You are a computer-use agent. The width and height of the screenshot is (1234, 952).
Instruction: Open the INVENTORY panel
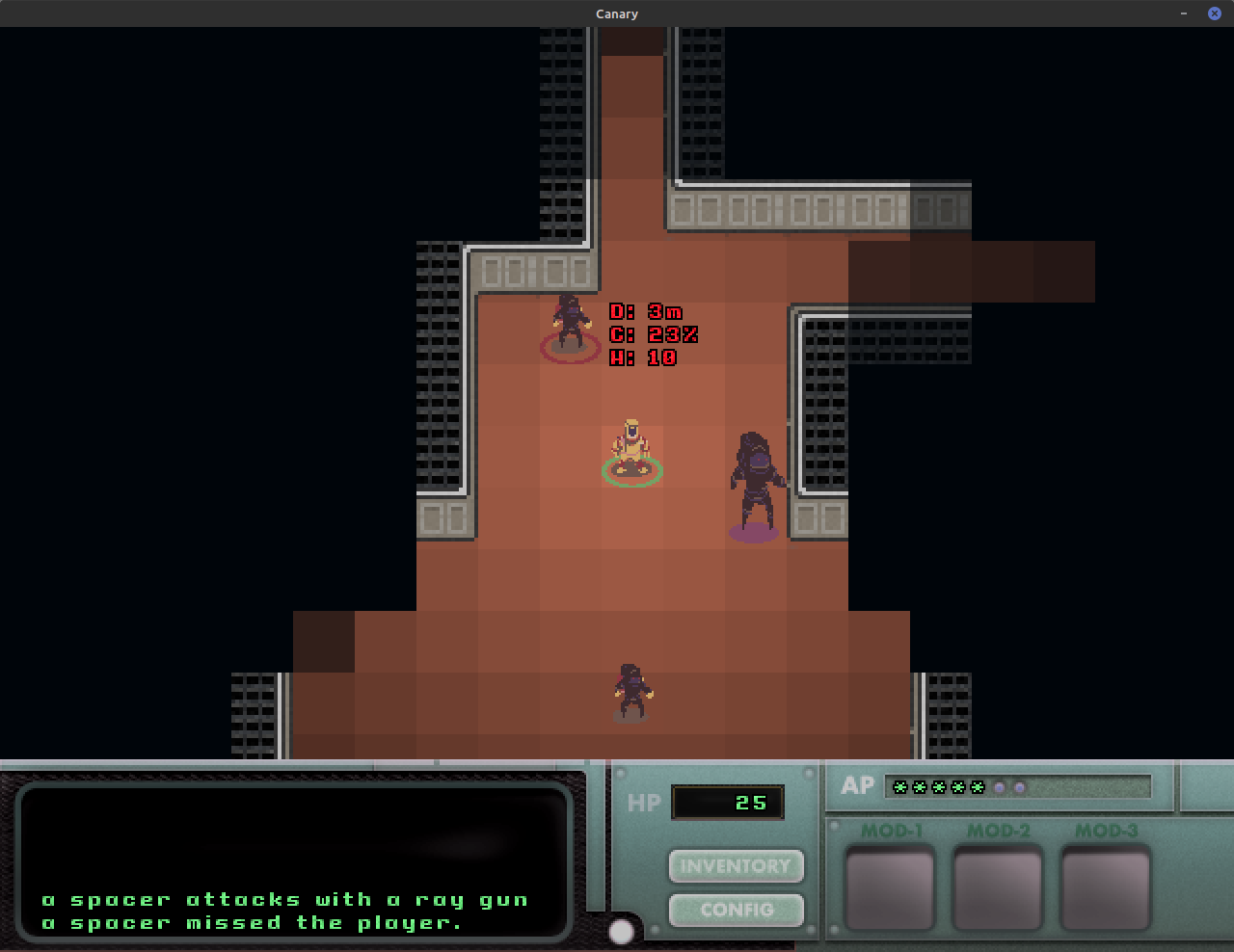coord(736,865)
